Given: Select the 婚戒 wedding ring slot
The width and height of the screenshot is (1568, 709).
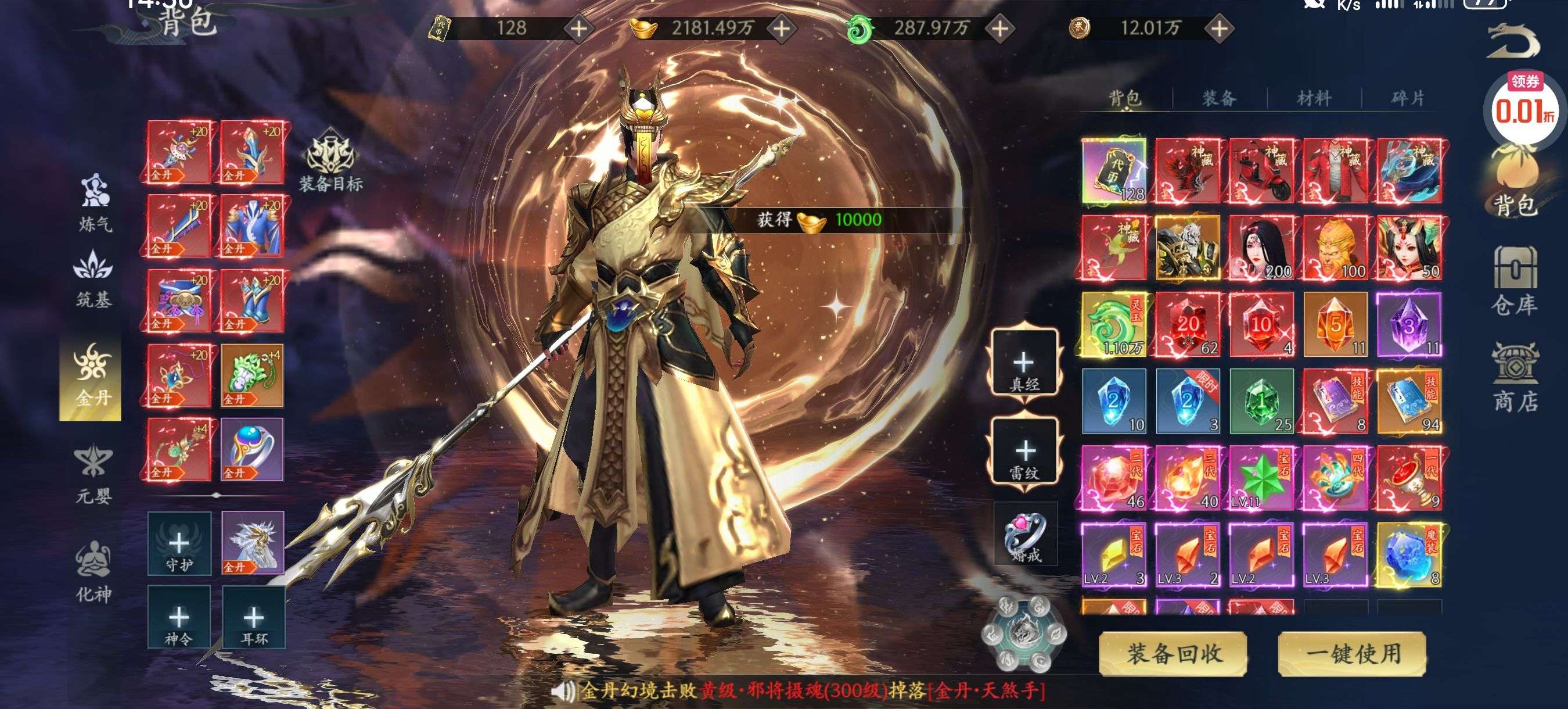Looking at the screenshot, I should click(x=1026, y=534).
